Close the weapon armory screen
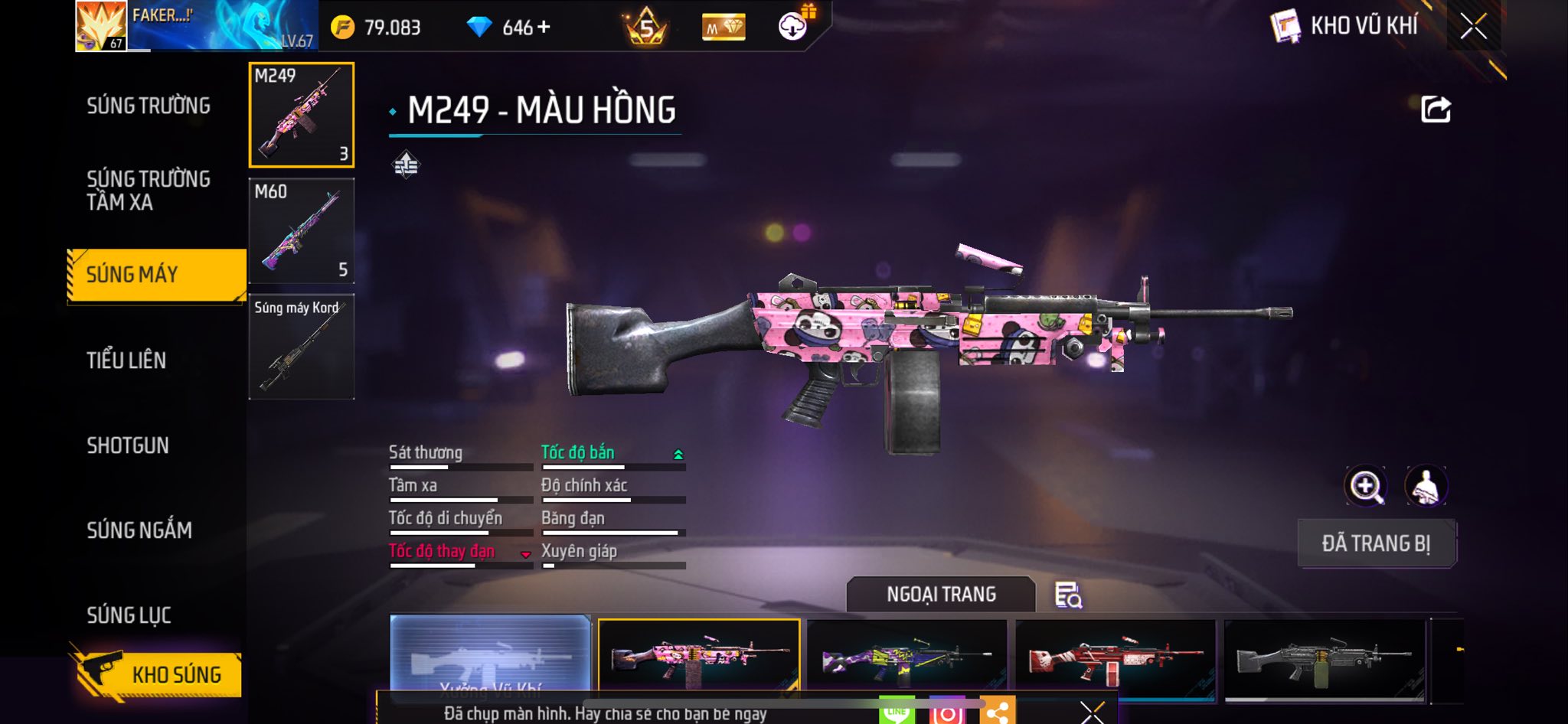The height and width of the screenshot is (724, 1568). tap(1473, 27)
